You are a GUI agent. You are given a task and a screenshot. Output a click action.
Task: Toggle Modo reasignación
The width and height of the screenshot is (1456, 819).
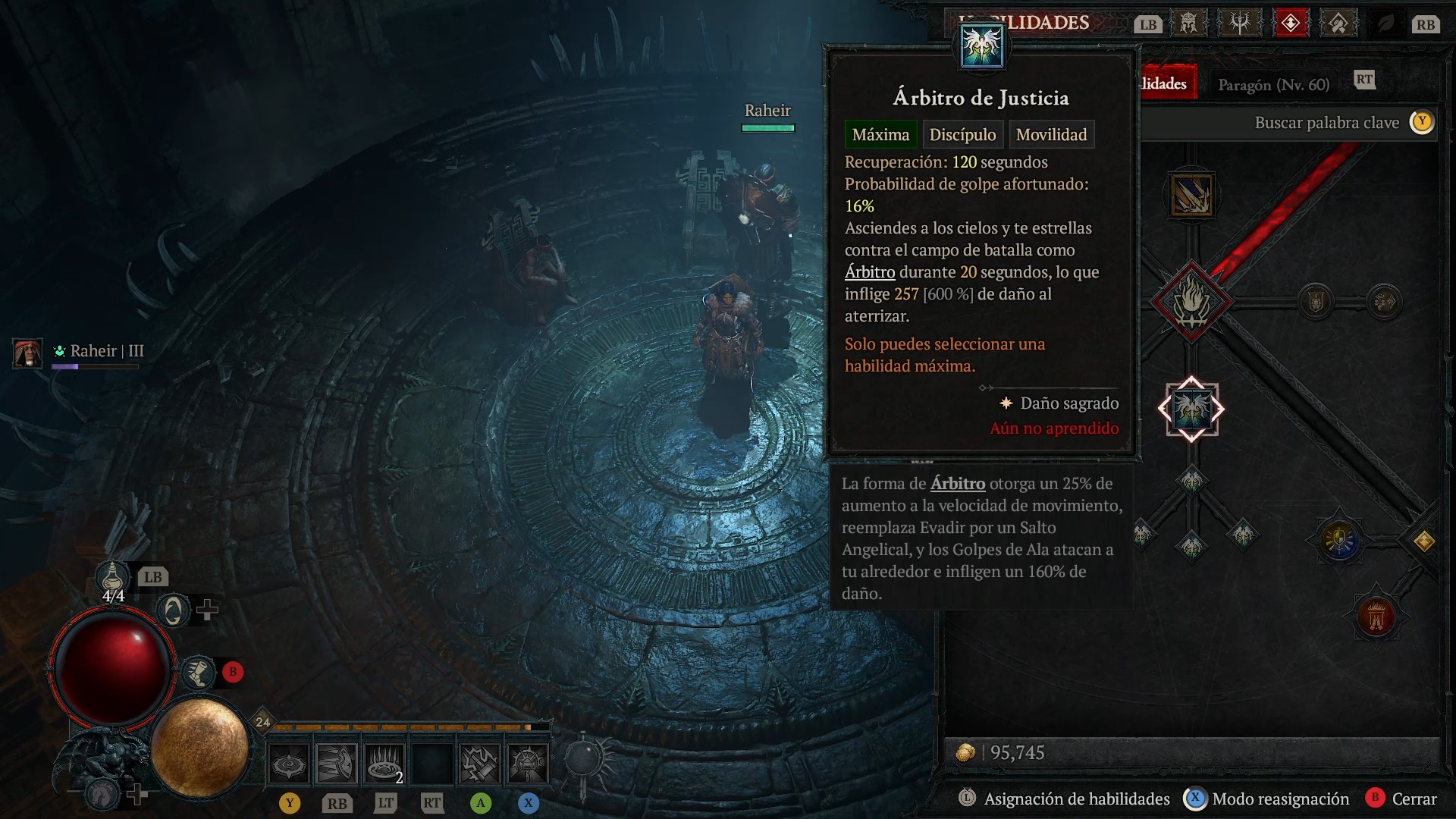click(x=1280, y=799)
